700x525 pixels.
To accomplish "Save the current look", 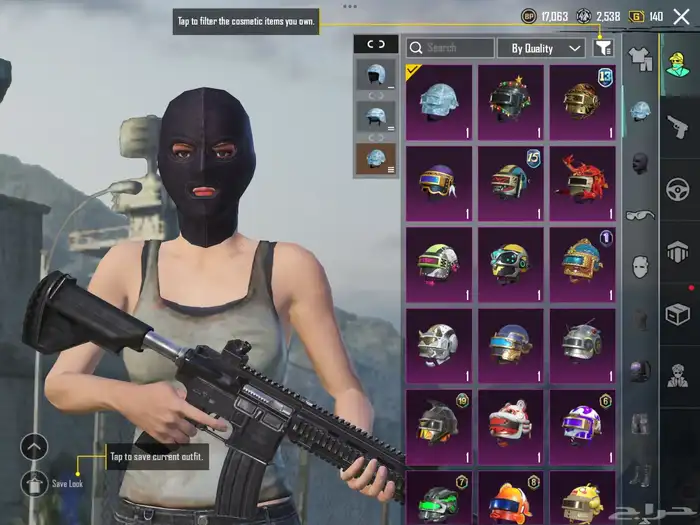I will (34, 483).
